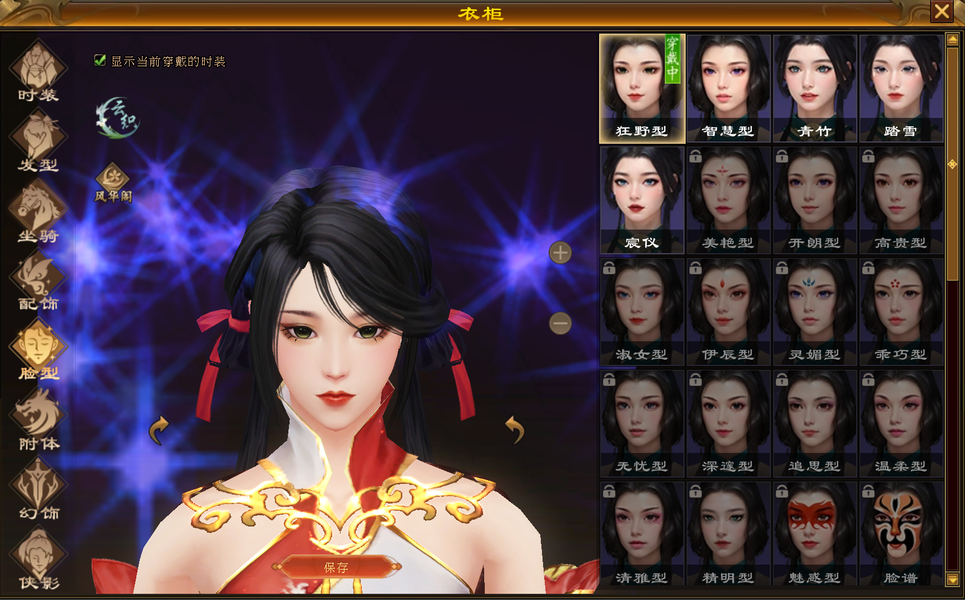Pick the 踏雪 face option
Viewport: 965px width, 600px height.
coord(900,88)
